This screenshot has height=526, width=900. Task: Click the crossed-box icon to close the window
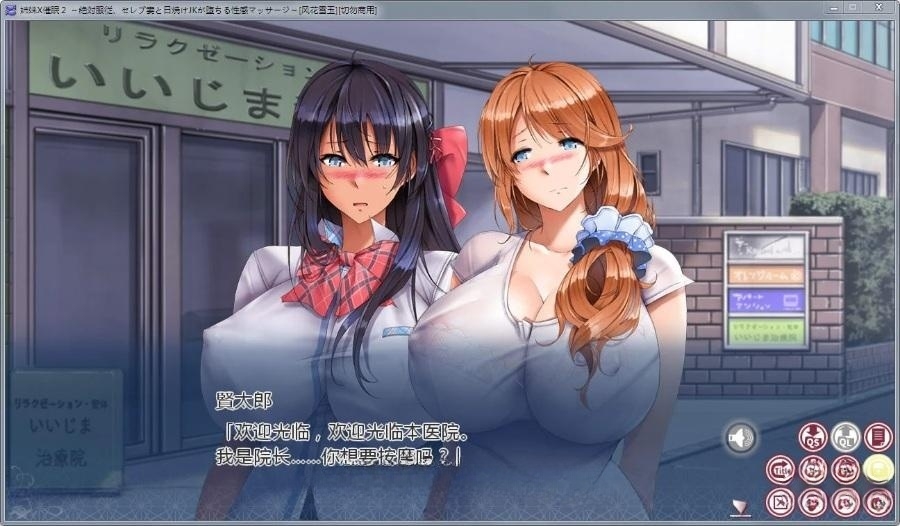click(781, 501)
